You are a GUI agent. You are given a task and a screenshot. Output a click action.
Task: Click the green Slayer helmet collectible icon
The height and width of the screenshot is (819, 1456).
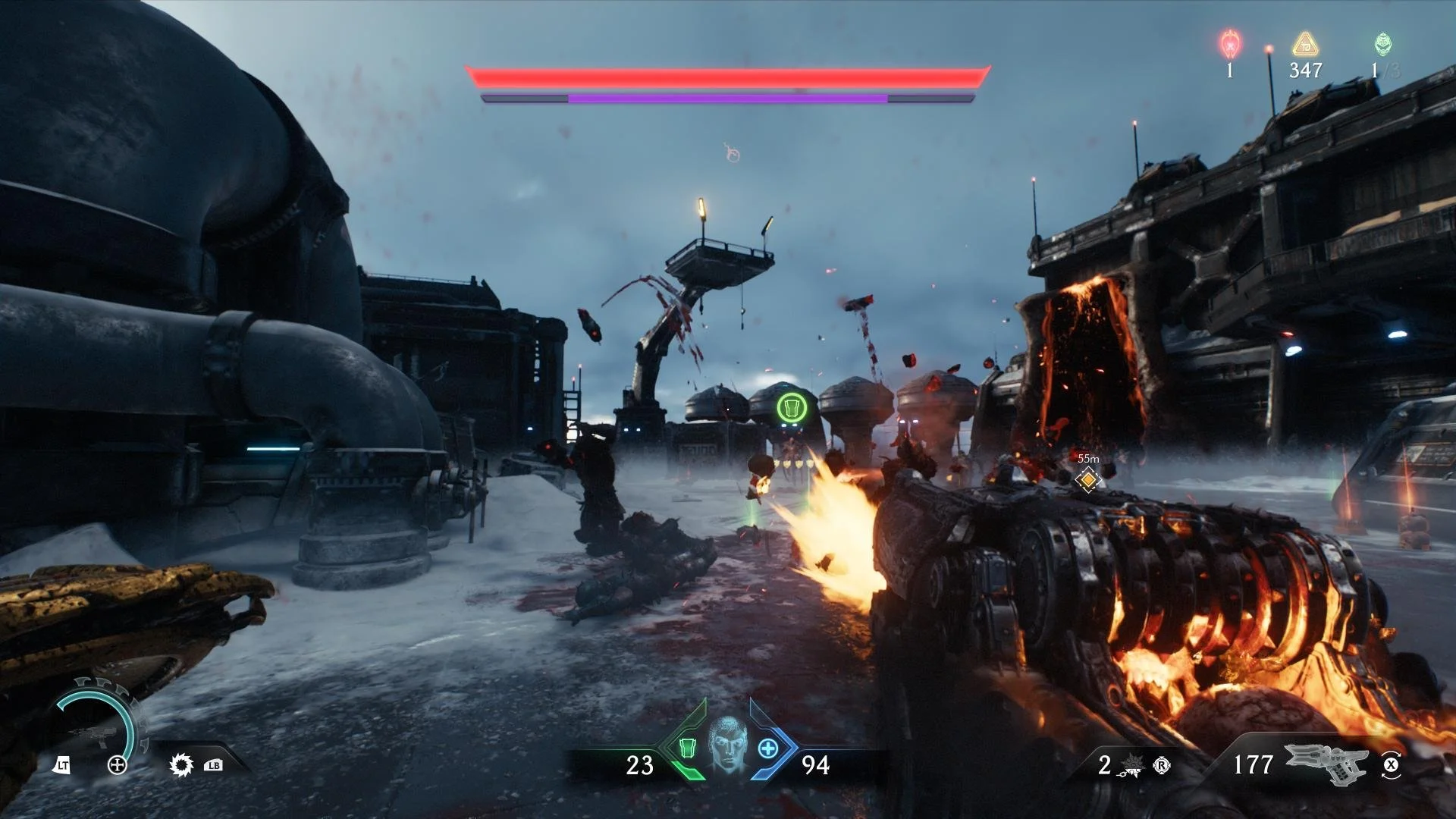(x=1383, y=44)
